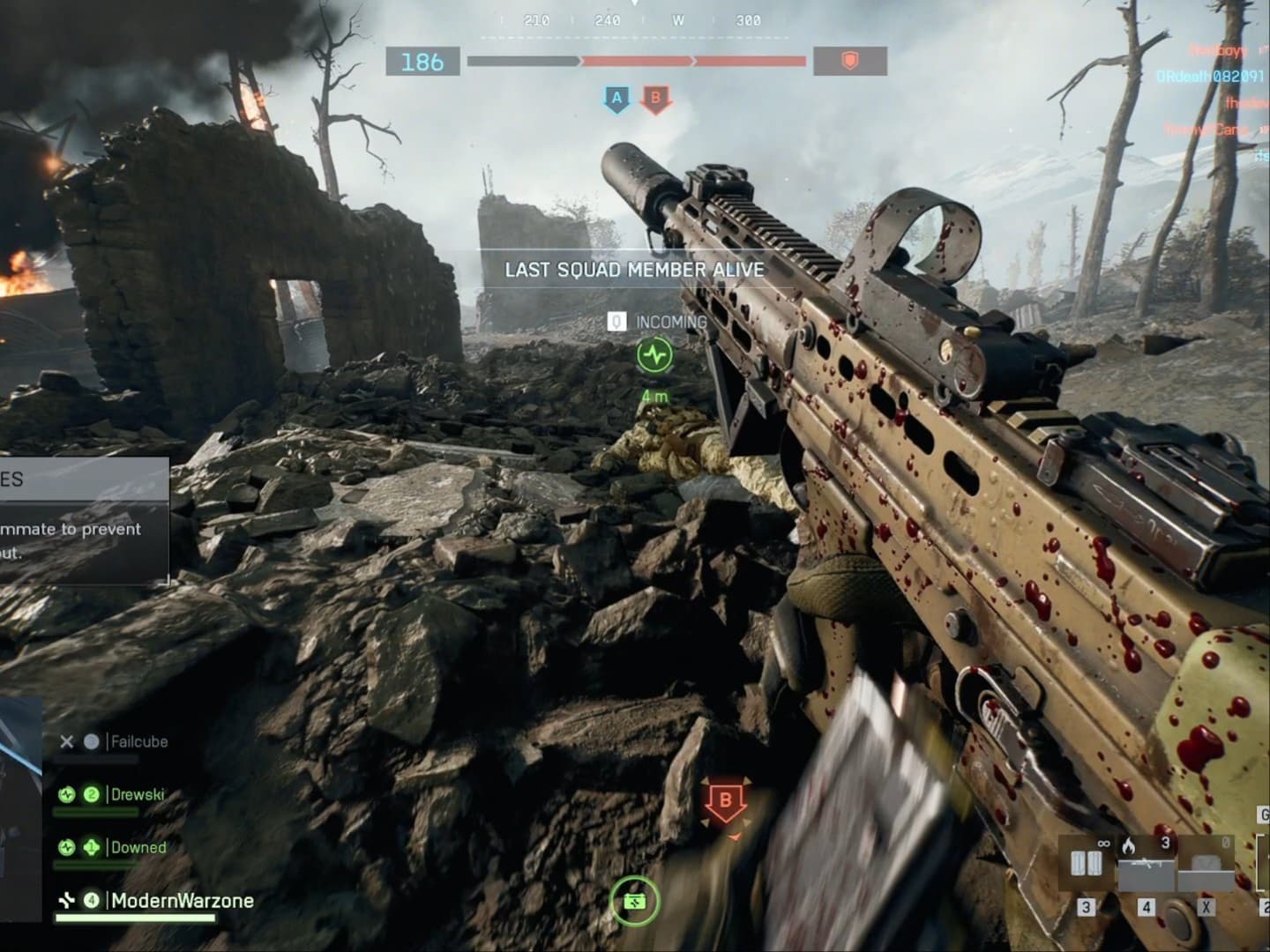Select the medkit gadget in slot 3
The width and height of the screenshot is (1270, 952).
1087,859
